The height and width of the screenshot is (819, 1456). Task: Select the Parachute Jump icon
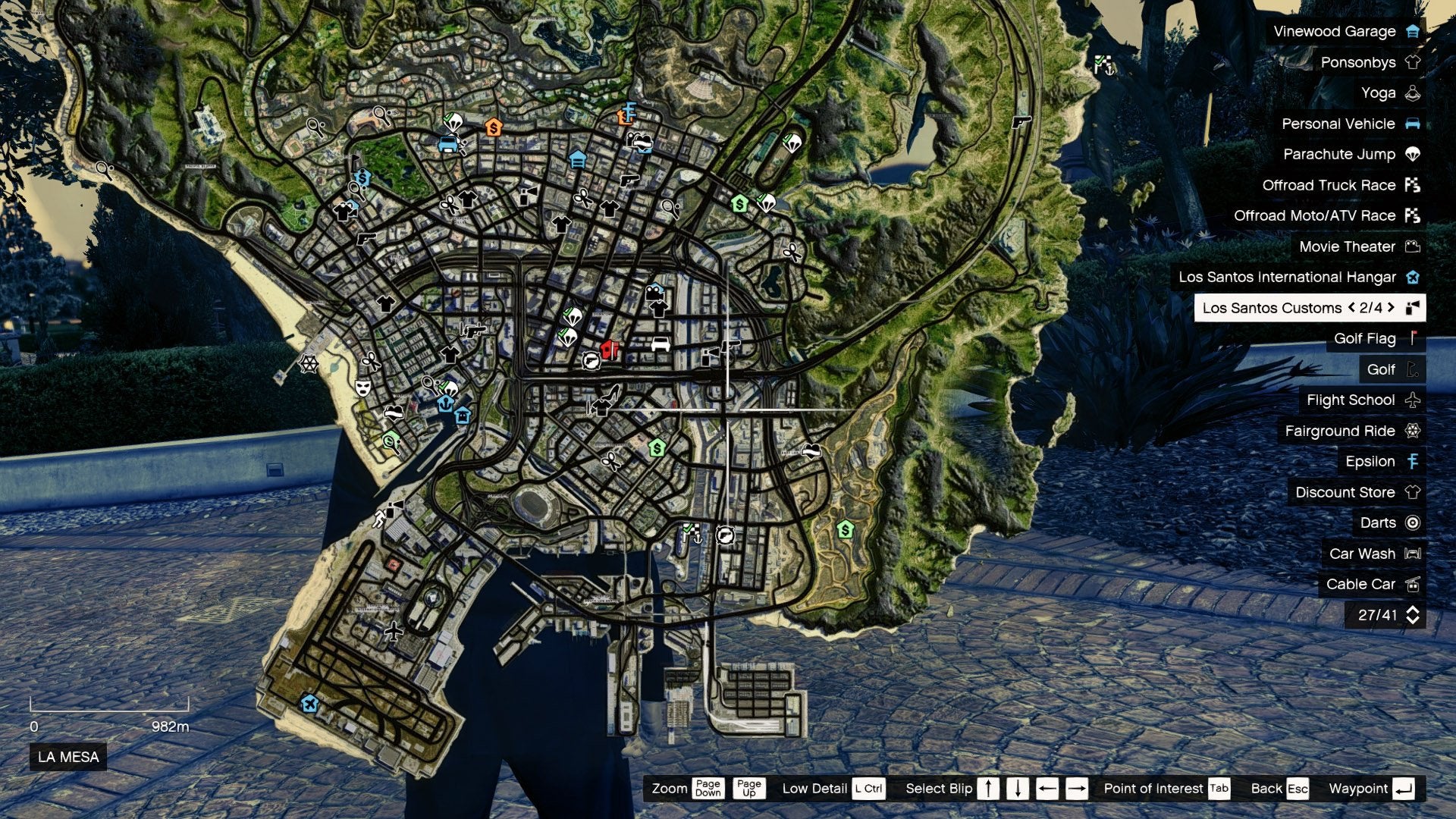pos(1411,154)
